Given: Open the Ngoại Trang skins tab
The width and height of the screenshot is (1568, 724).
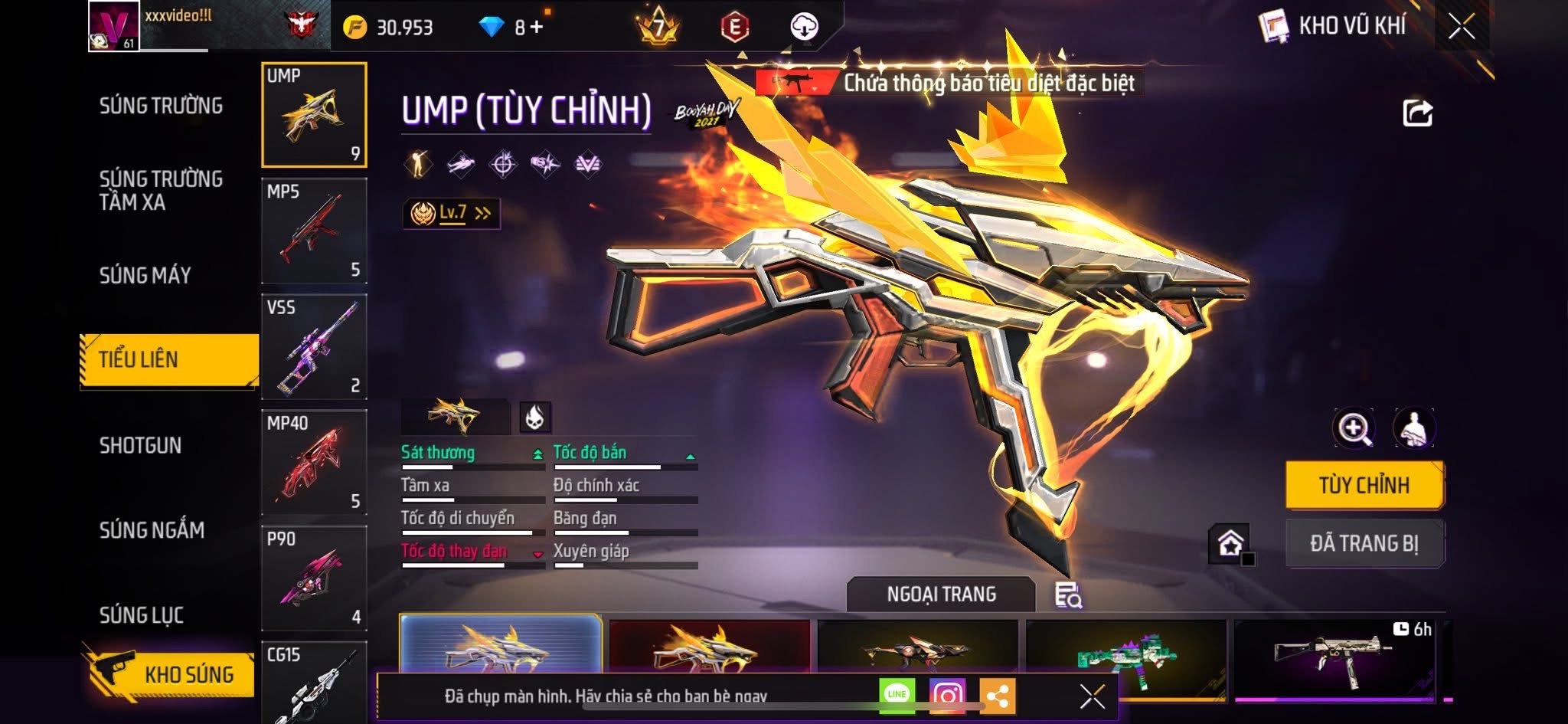Looking at the screenshot, I should pyautogui.click(x=941, y=594).
